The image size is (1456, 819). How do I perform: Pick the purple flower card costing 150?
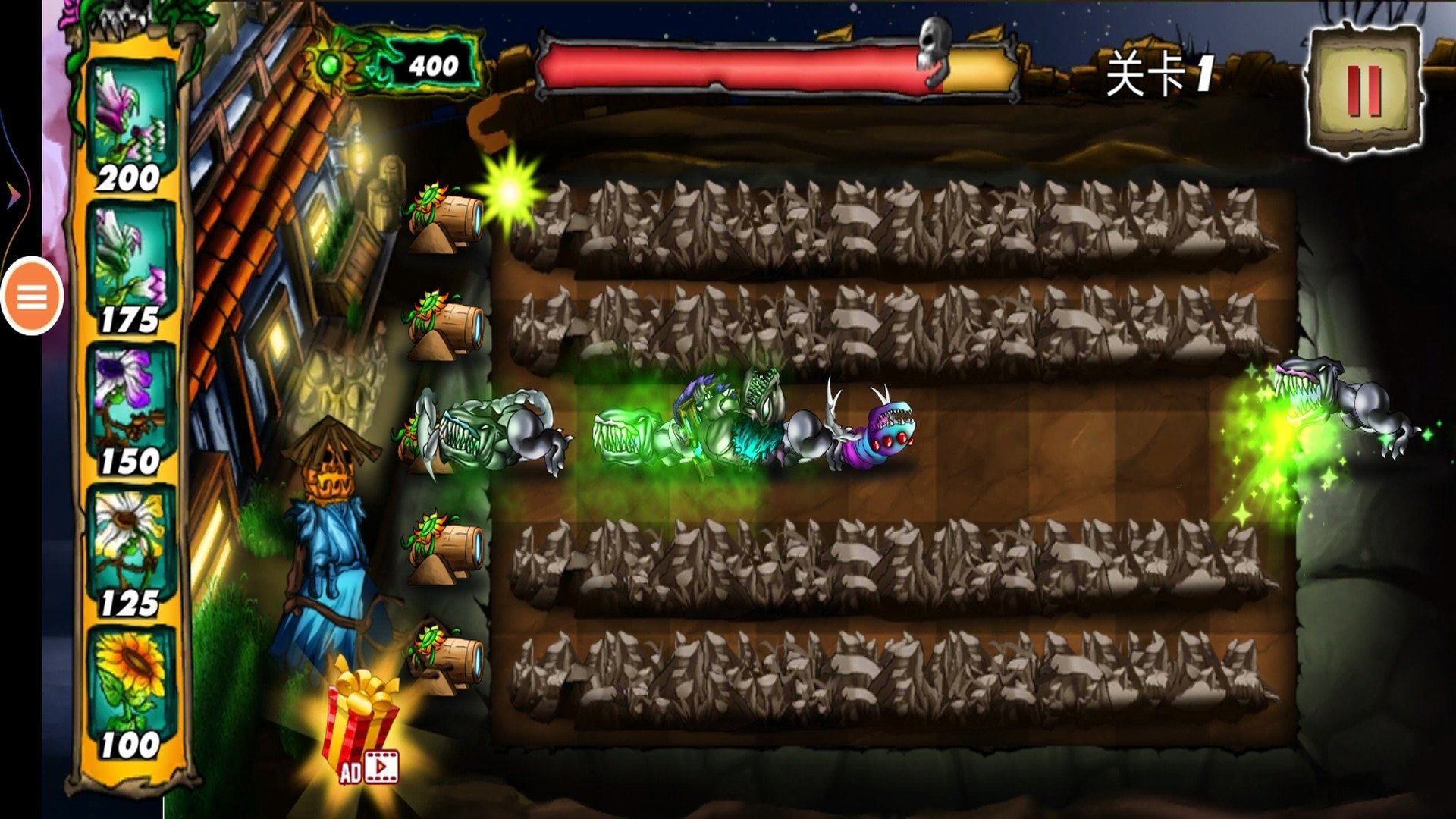[130, 409]
